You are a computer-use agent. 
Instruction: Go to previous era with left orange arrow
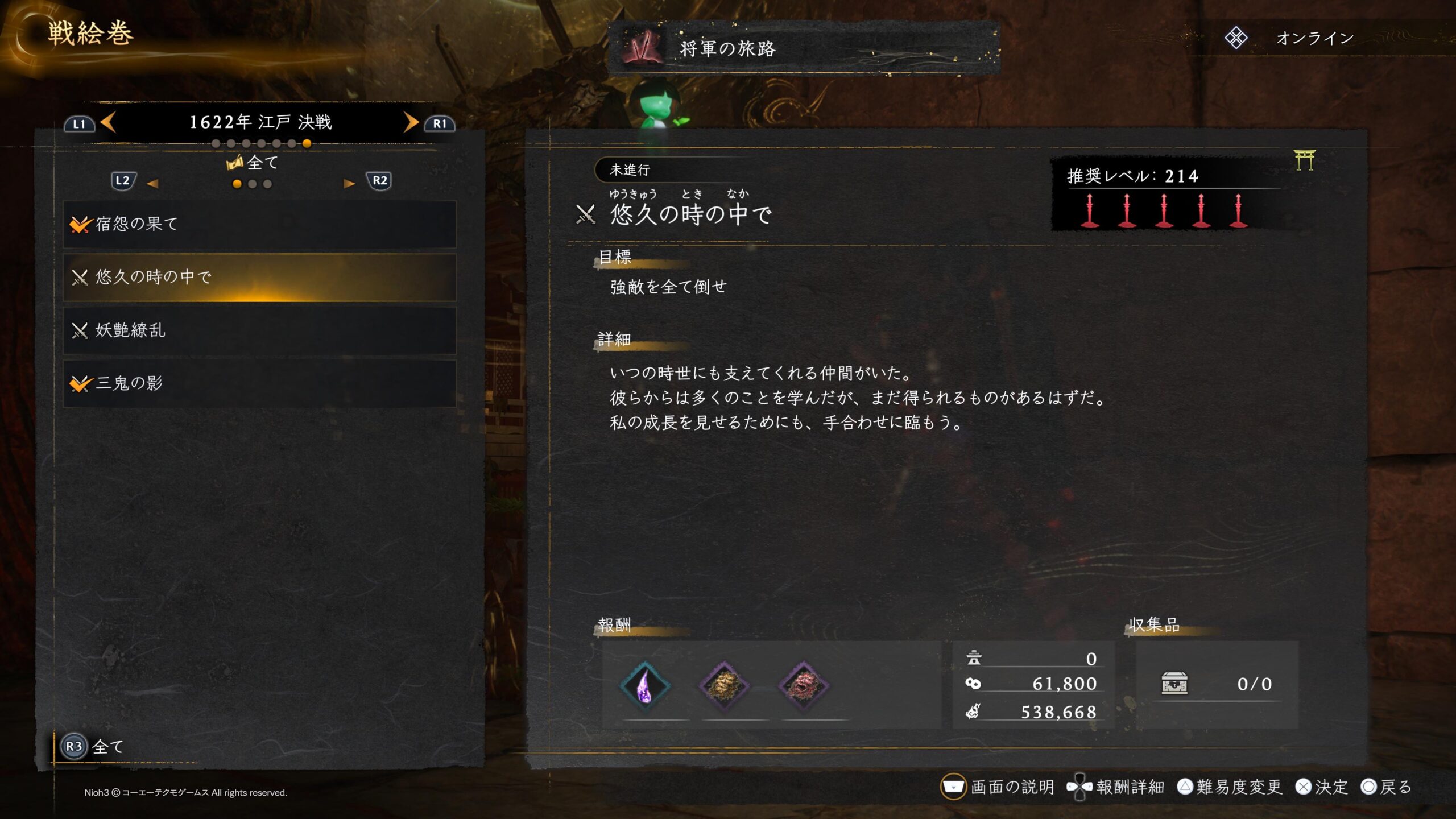108,122
